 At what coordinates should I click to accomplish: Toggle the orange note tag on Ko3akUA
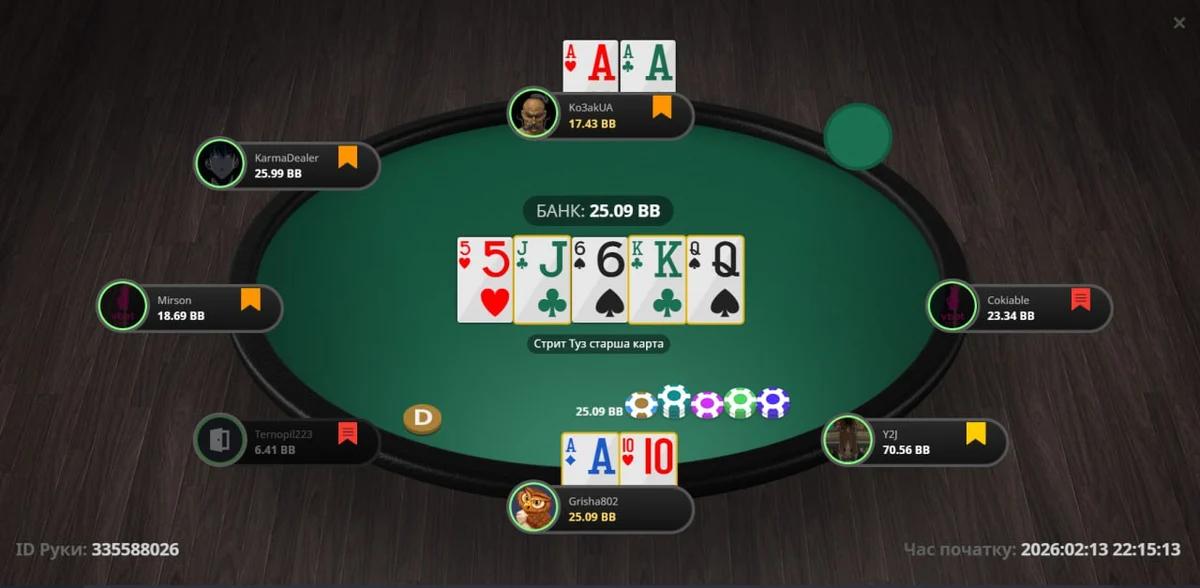pyautogui.click(x=661, y=107)
